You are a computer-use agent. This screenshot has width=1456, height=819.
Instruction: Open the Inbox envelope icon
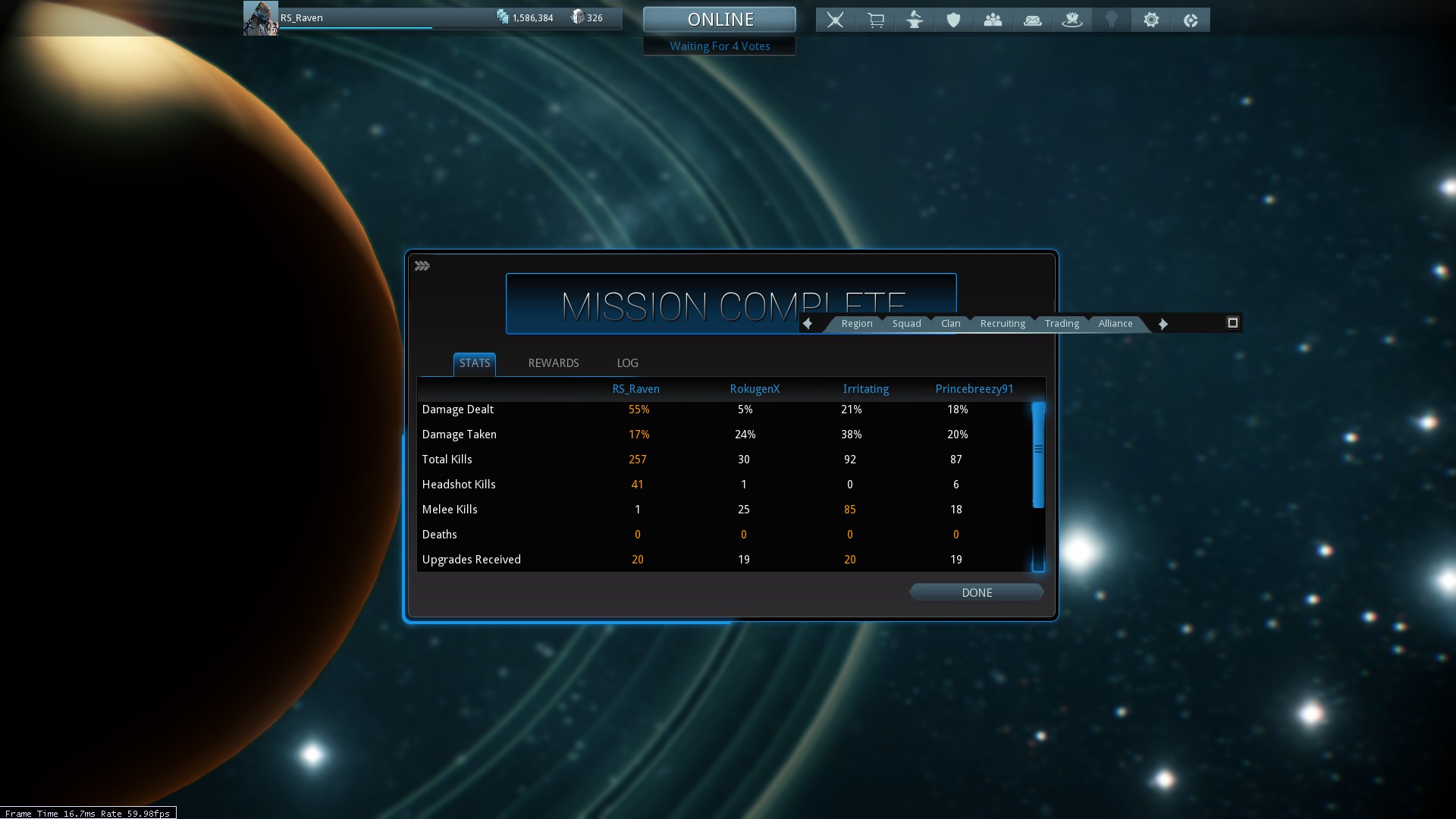point(1032,20)
